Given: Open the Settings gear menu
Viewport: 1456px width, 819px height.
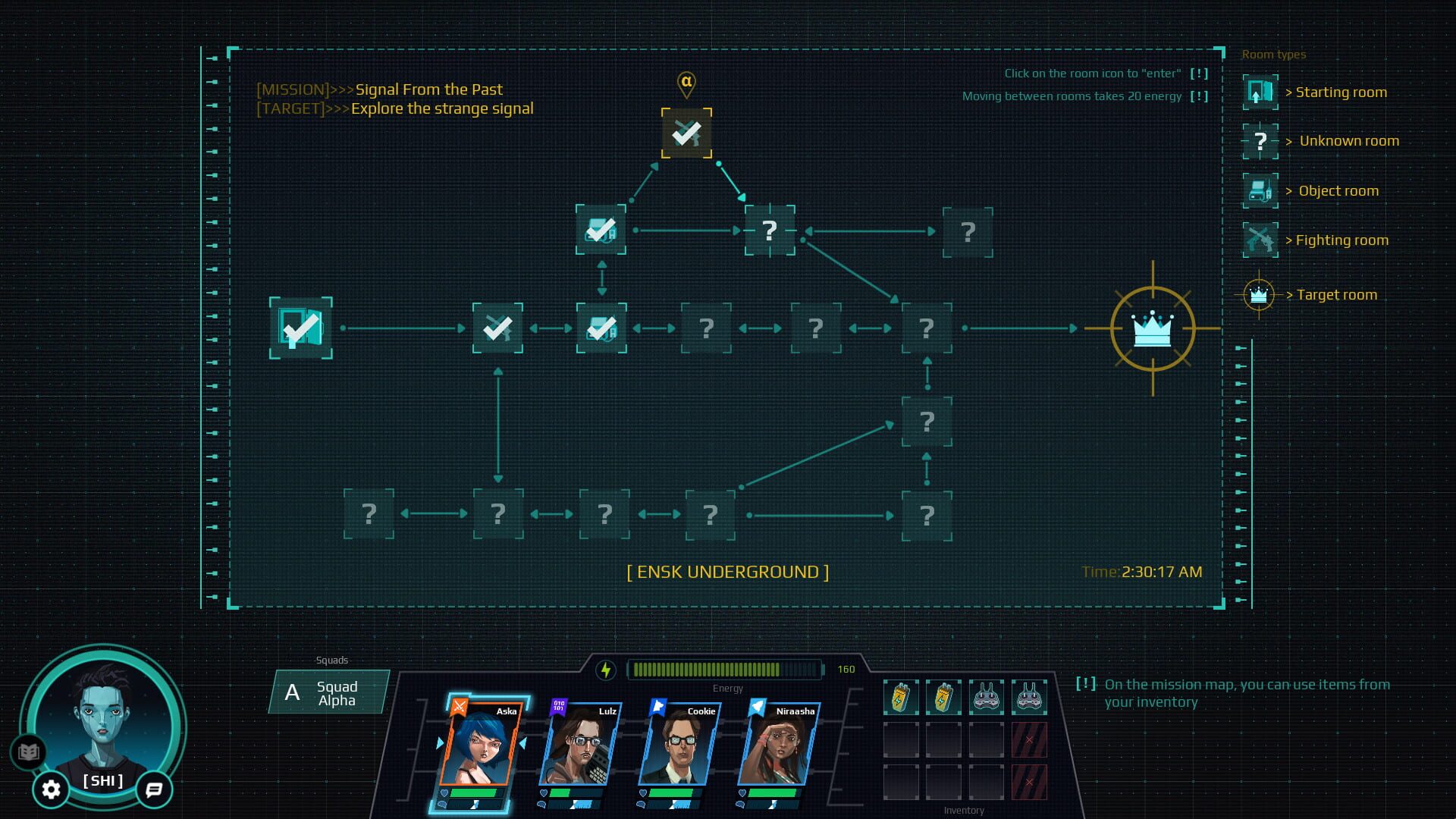Looking at the screenshot, I should pos(50,789).
